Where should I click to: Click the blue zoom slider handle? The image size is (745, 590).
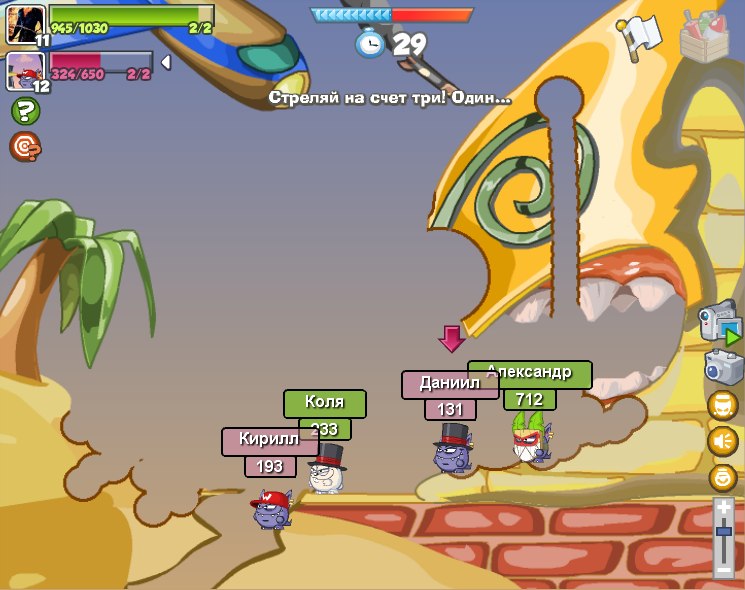pyautogui.click(x=724, y=533)
